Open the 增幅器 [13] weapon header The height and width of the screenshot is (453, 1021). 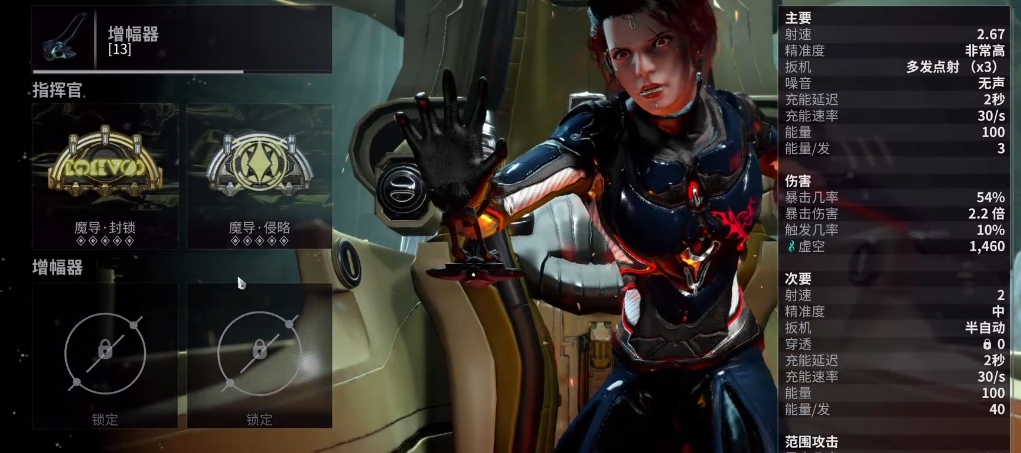(x=181, y=40)
